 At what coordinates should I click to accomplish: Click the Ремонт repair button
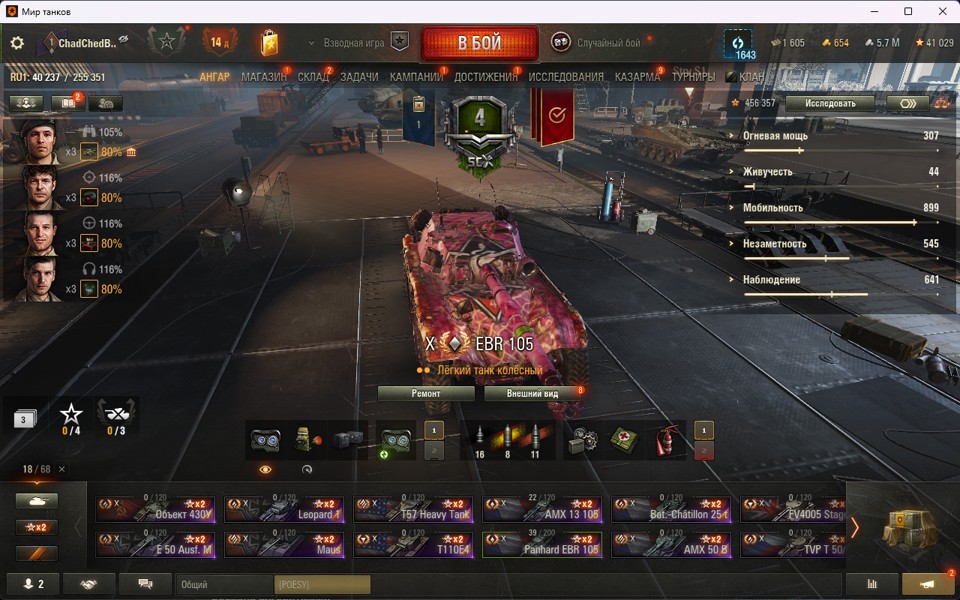pyautogui.click(x=426, y=394)
